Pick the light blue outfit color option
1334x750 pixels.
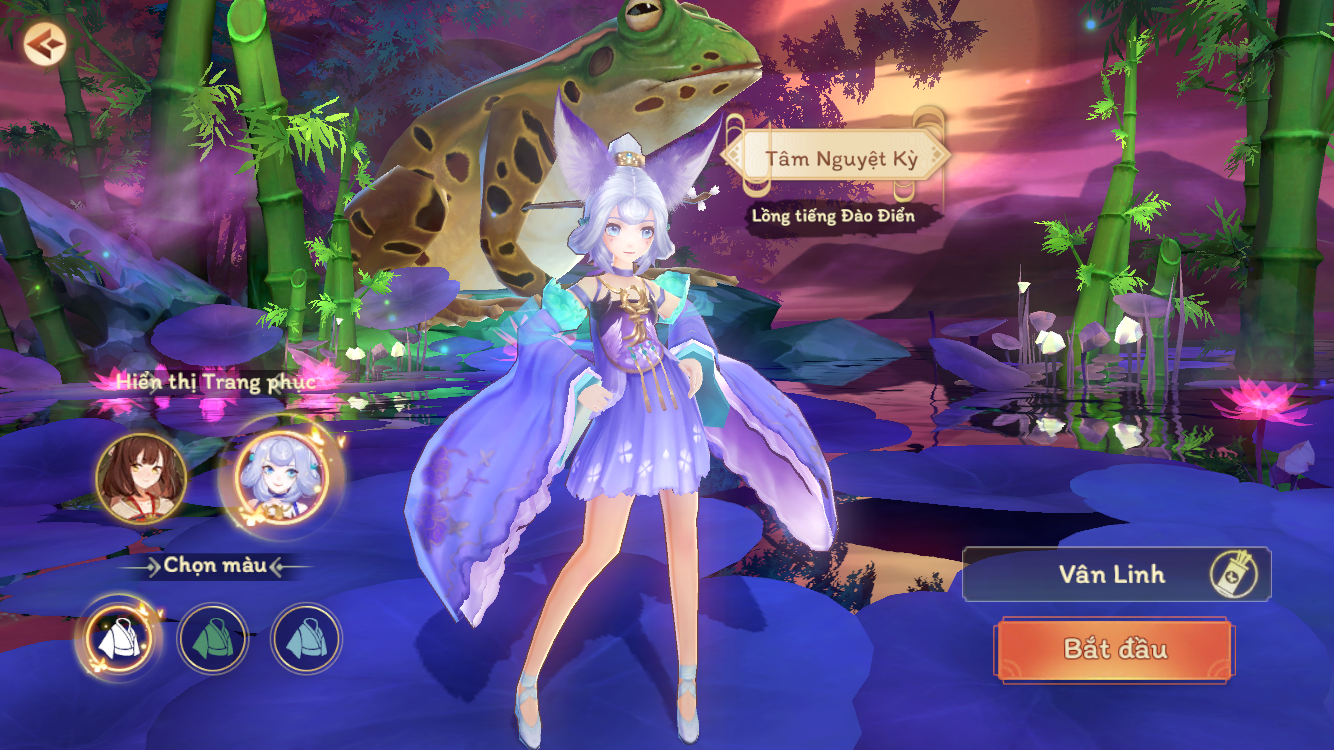pyautogui.click(x=306, y=638)
